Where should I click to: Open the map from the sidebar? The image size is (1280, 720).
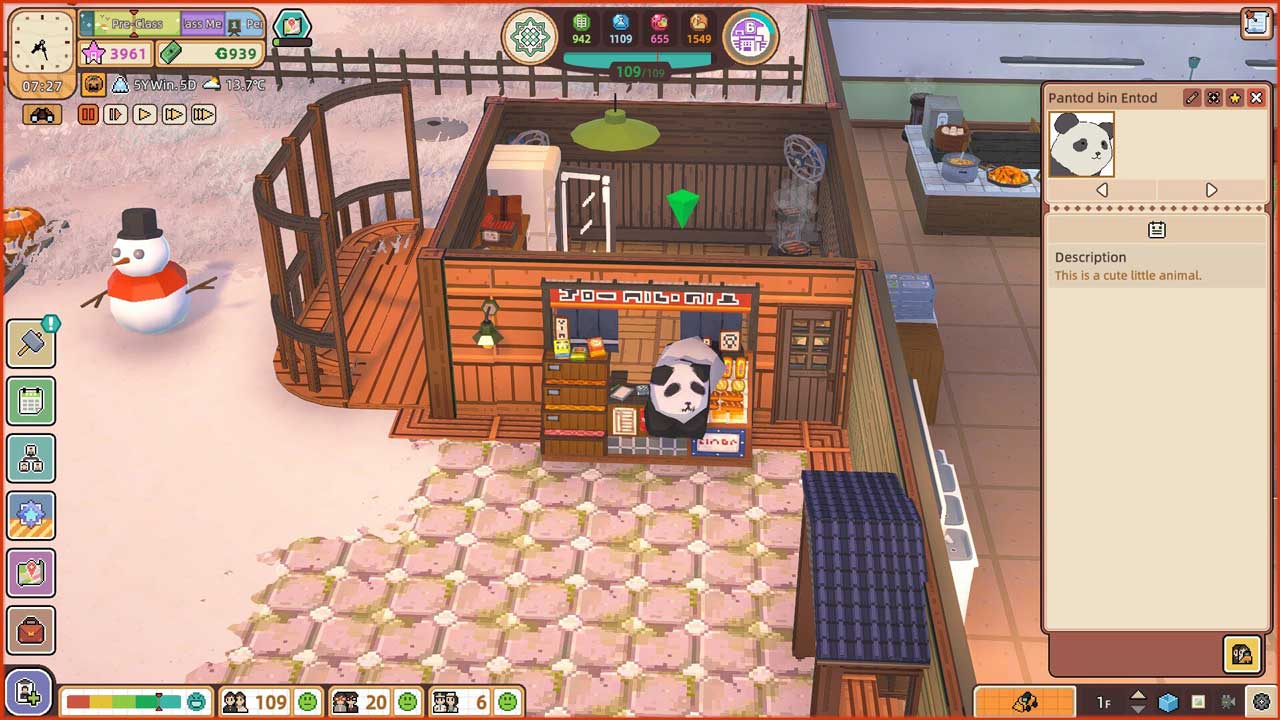pos(31,573)
